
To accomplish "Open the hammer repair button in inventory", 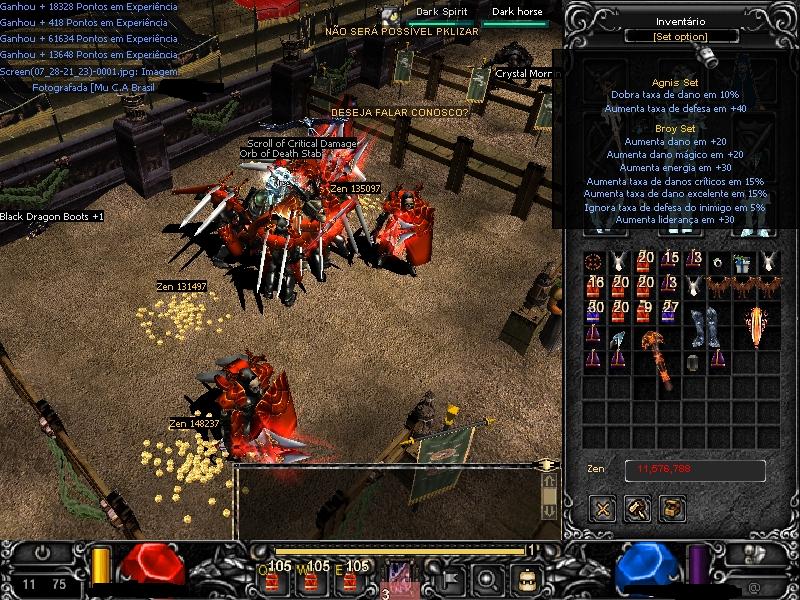I will tap(637, 509).
